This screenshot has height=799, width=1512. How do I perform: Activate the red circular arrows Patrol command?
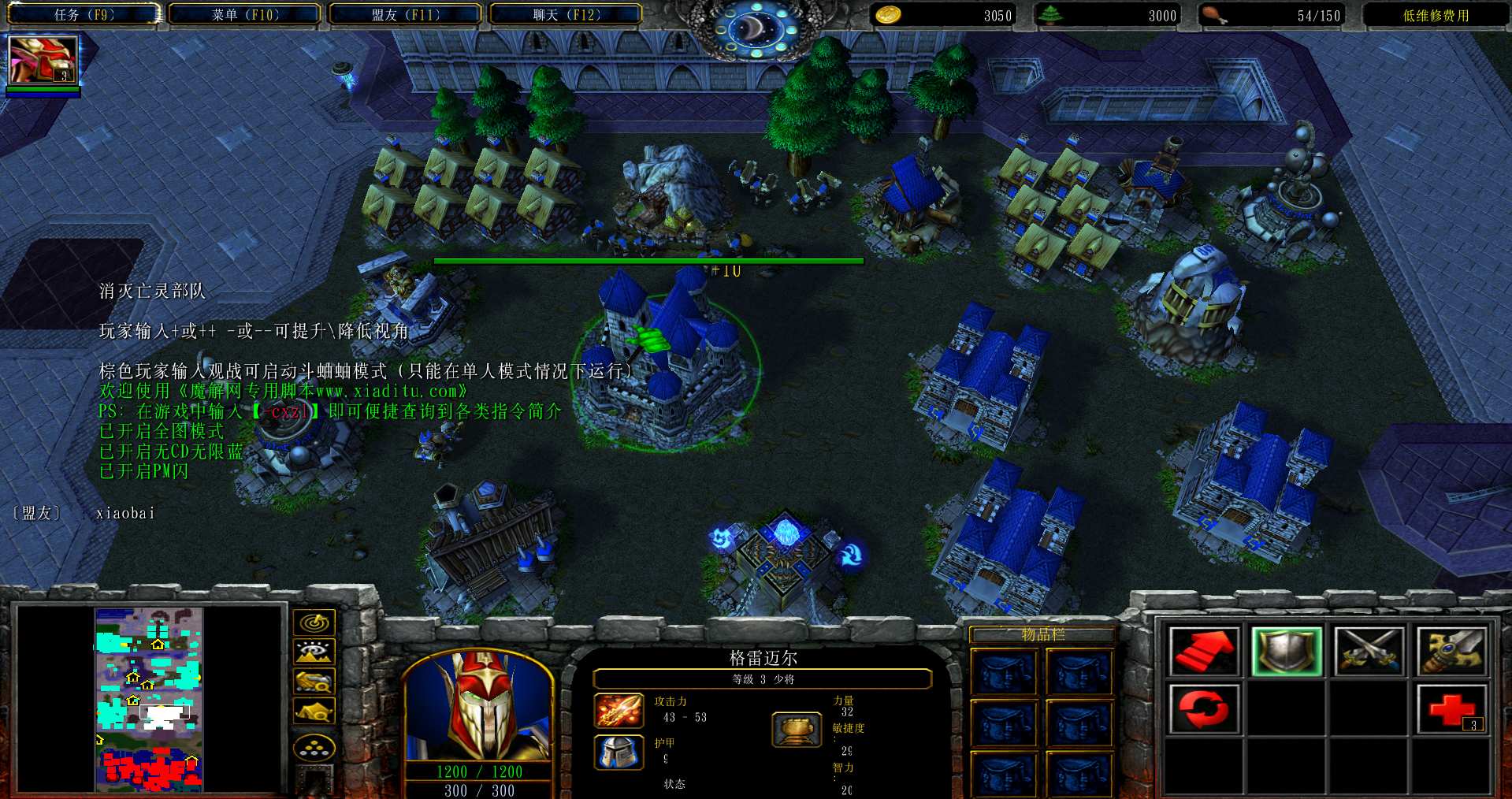coord(1203,708)
